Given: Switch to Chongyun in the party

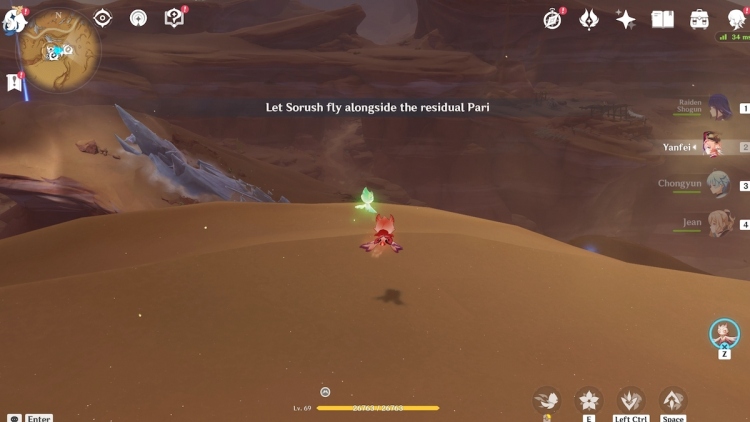Looking at the screenshot, I should [x=718, y=184].
